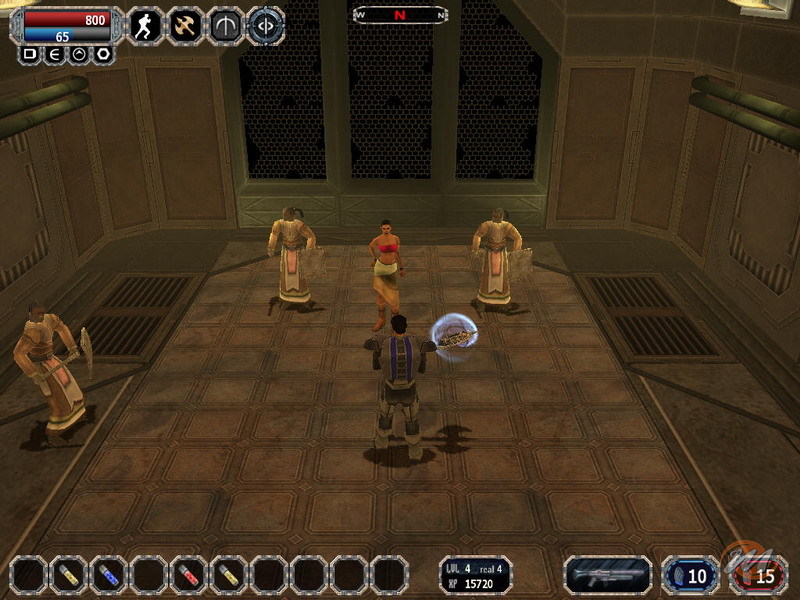Use the blue vial in the hotbar
The image size is (800, 600).
click(x=109, y=575)
